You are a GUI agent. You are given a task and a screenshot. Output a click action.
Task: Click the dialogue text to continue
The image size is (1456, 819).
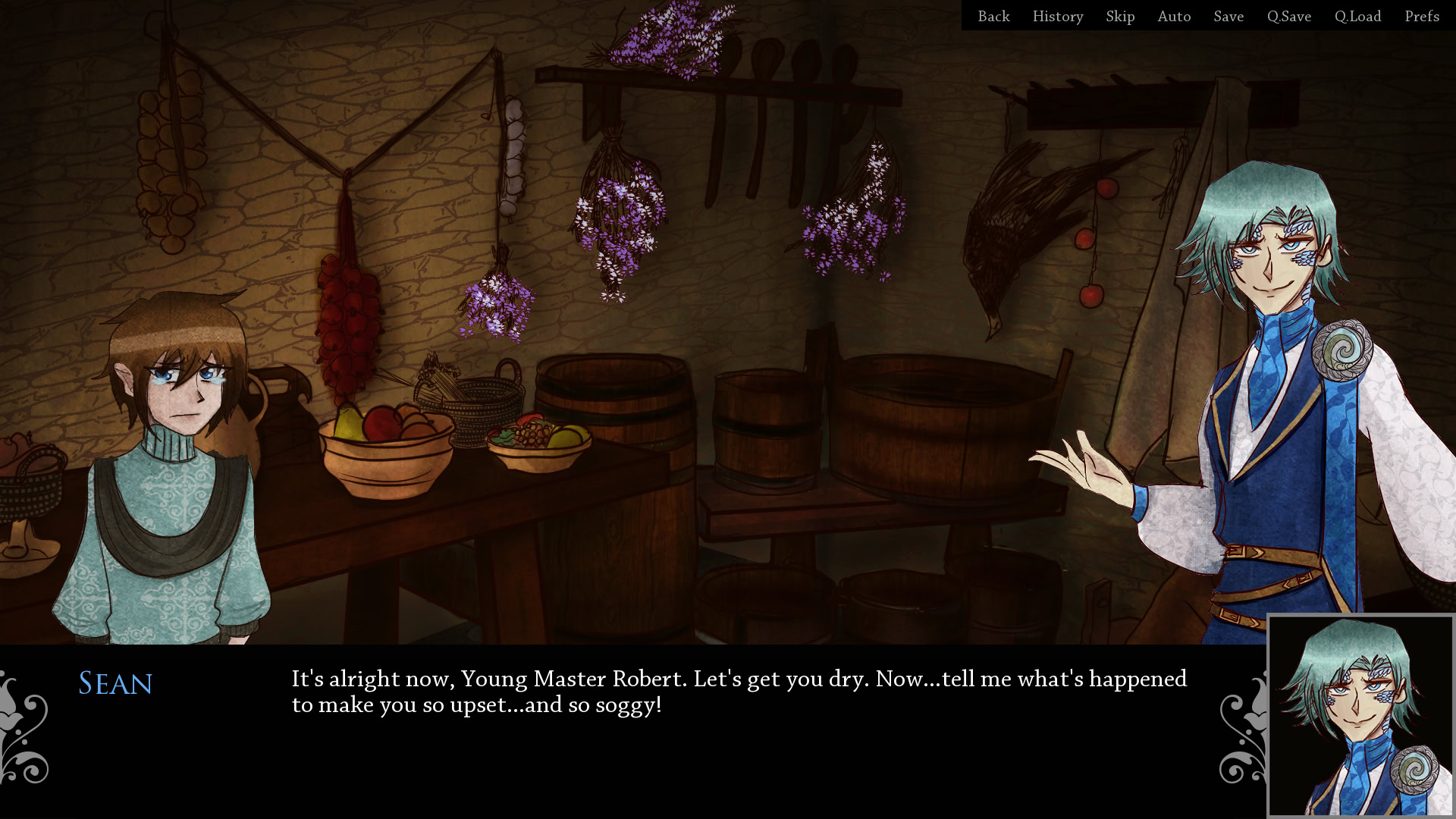739,692
